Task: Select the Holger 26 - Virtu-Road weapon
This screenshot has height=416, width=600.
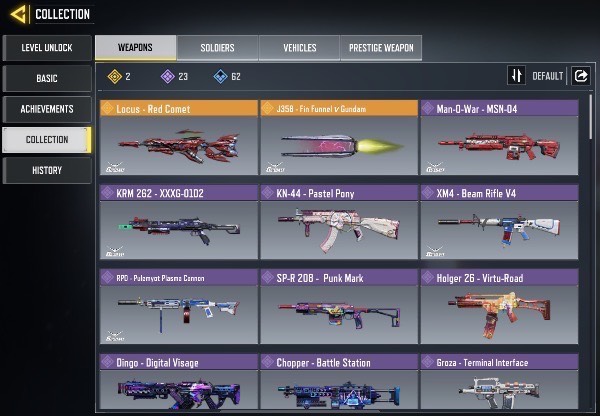Action: (x=498, y=308)
